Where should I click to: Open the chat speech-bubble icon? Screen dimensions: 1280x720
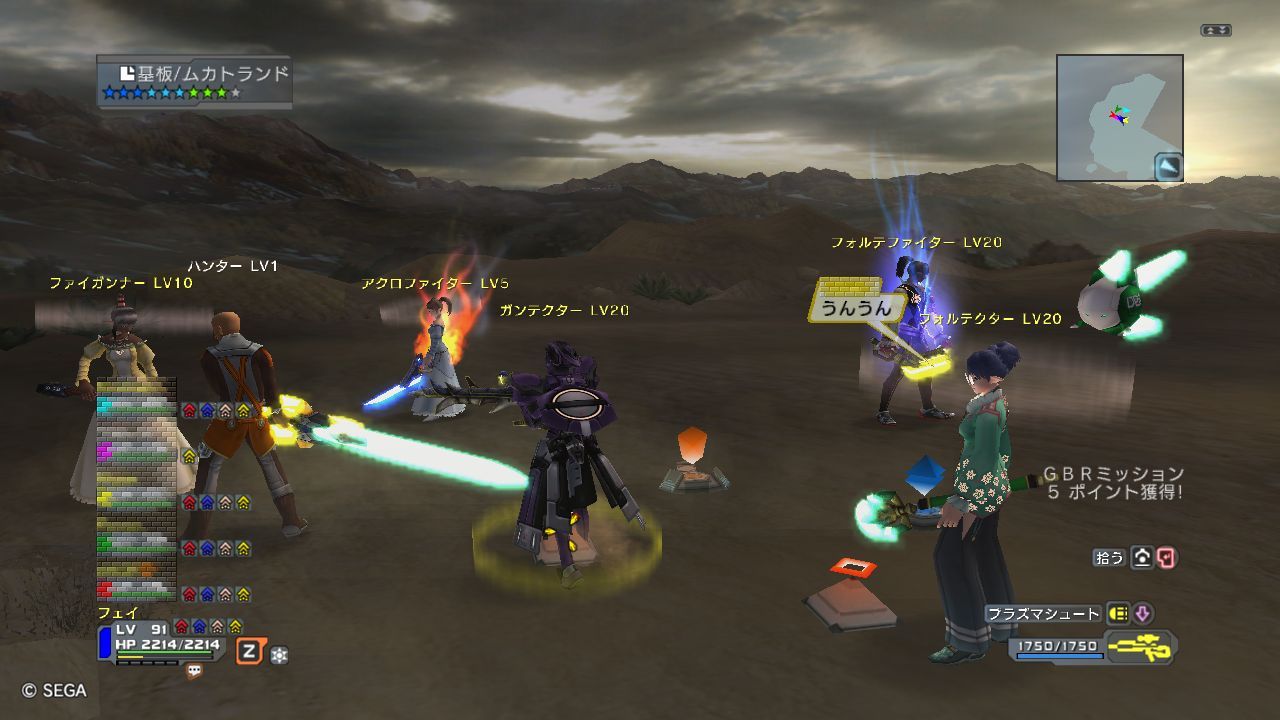(x=194, y=672)
